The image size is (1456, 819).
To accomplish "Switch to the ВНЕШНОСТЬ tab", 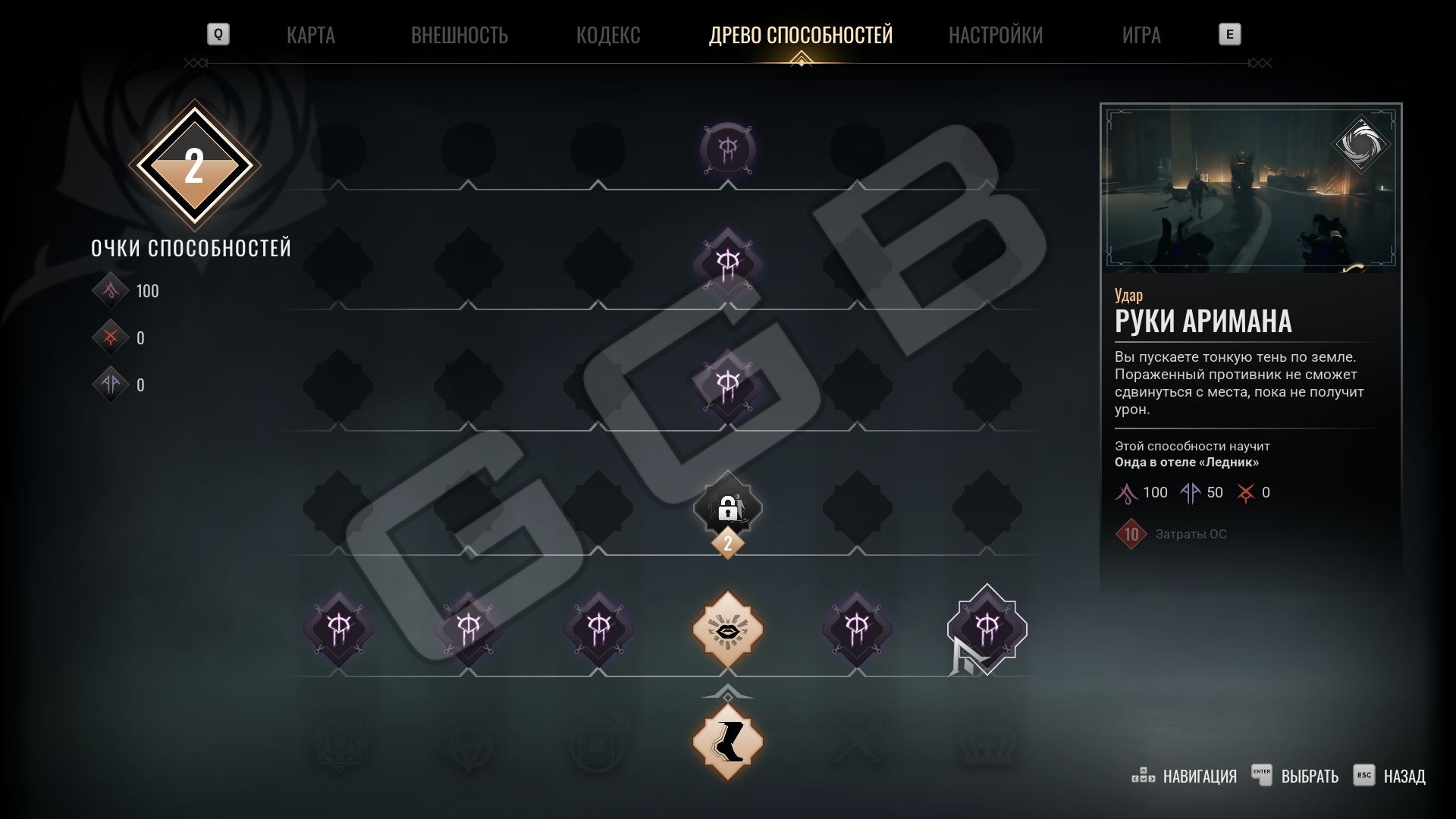I will 459,35.
